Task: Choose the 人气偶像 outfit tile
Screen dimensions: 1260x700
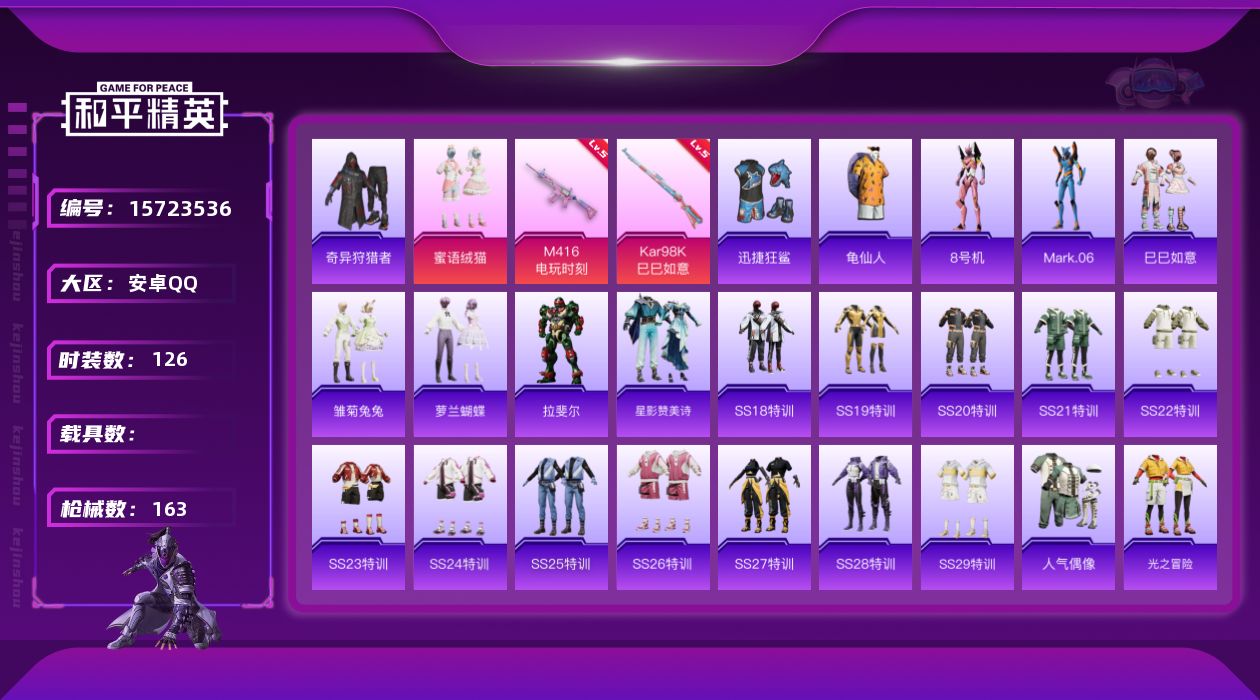Action: [x=1068, y=517]
